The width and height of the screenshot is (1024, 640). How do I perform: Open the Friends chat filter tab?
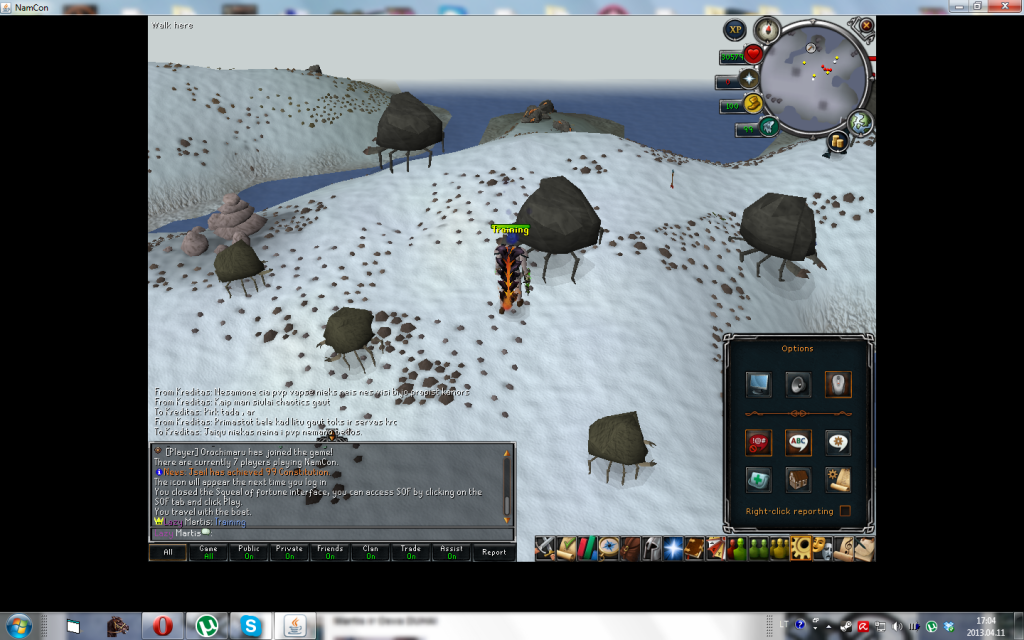(x=330, y=552)
